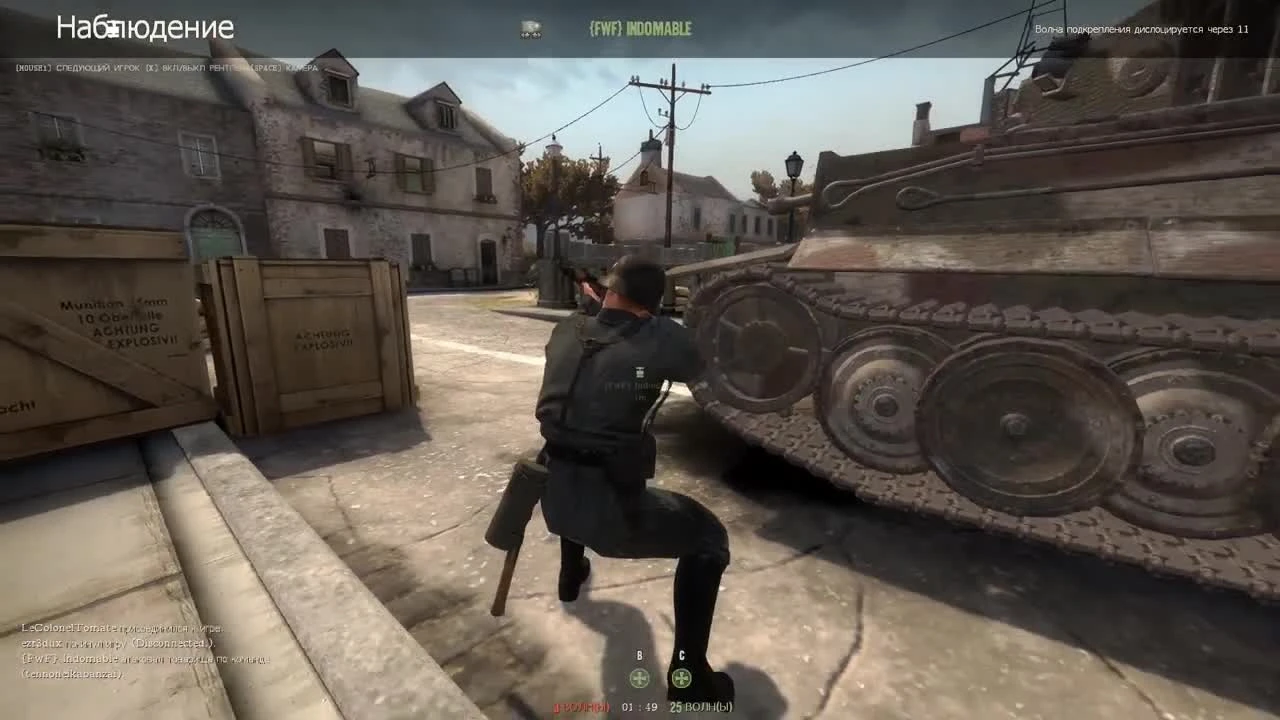This screenshot has height=720, width=1280.
Task: Click the 25 ВОЛН(Ы) wave counter text
Action: point(700,707)
